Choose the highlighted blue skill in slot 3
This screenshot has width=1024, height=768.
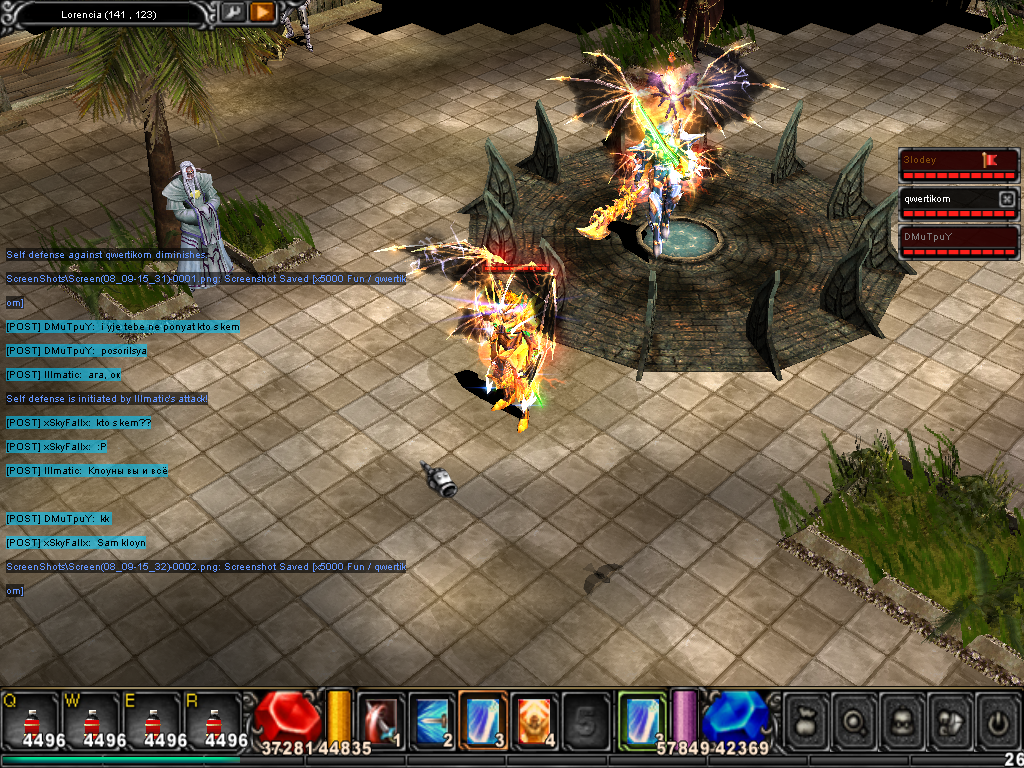point(483,719)
